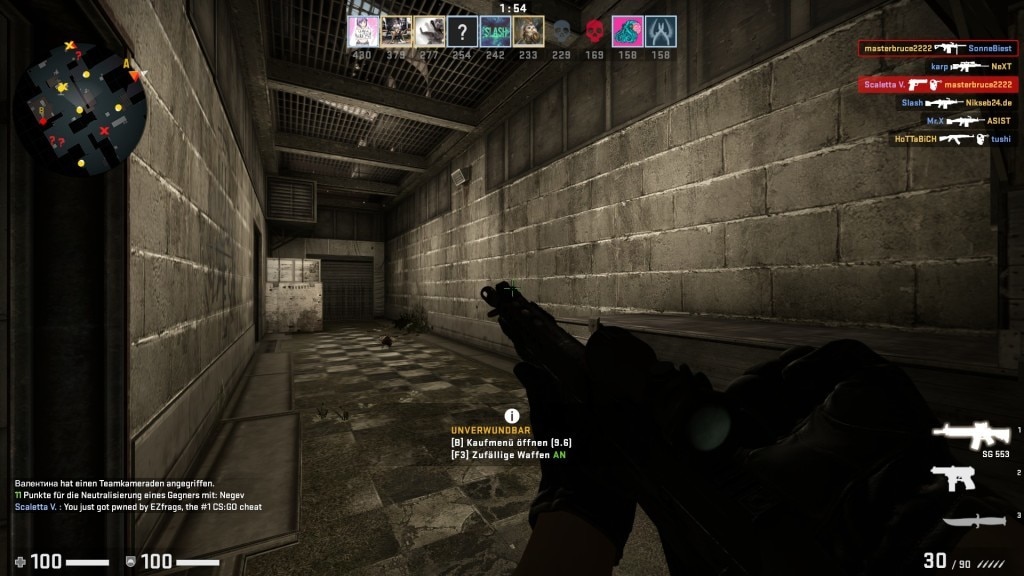Click the counter-terrorist emblem avatar
The width and height of the screenshot is (1024, 576).
point(661,31)
